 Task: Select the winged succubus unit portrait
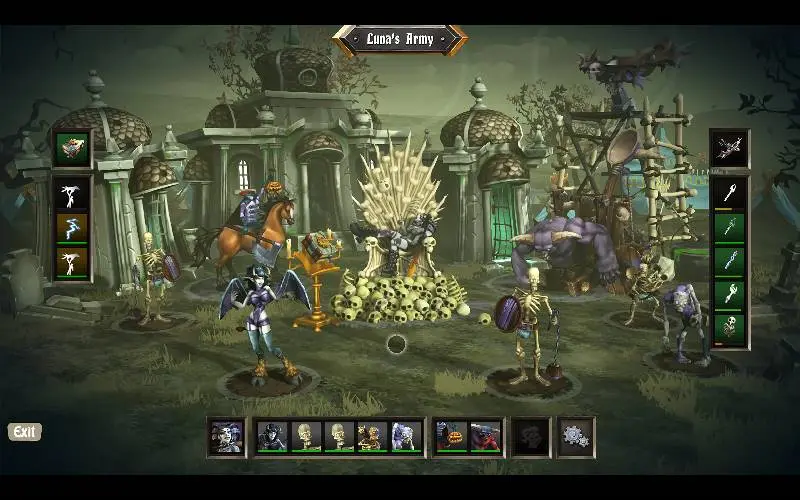pyautogui.click(x=272, y=436)
